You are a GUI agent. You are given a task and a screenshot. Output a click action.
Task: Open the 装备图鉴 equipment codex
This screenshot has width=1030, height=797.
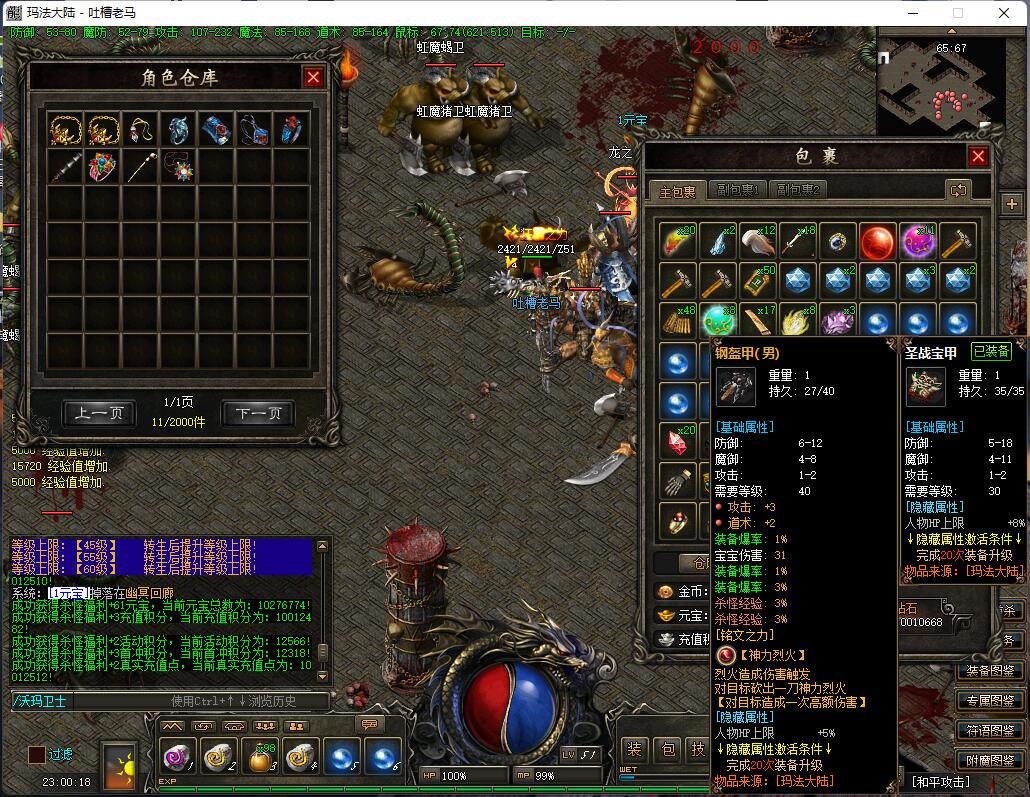991,670
